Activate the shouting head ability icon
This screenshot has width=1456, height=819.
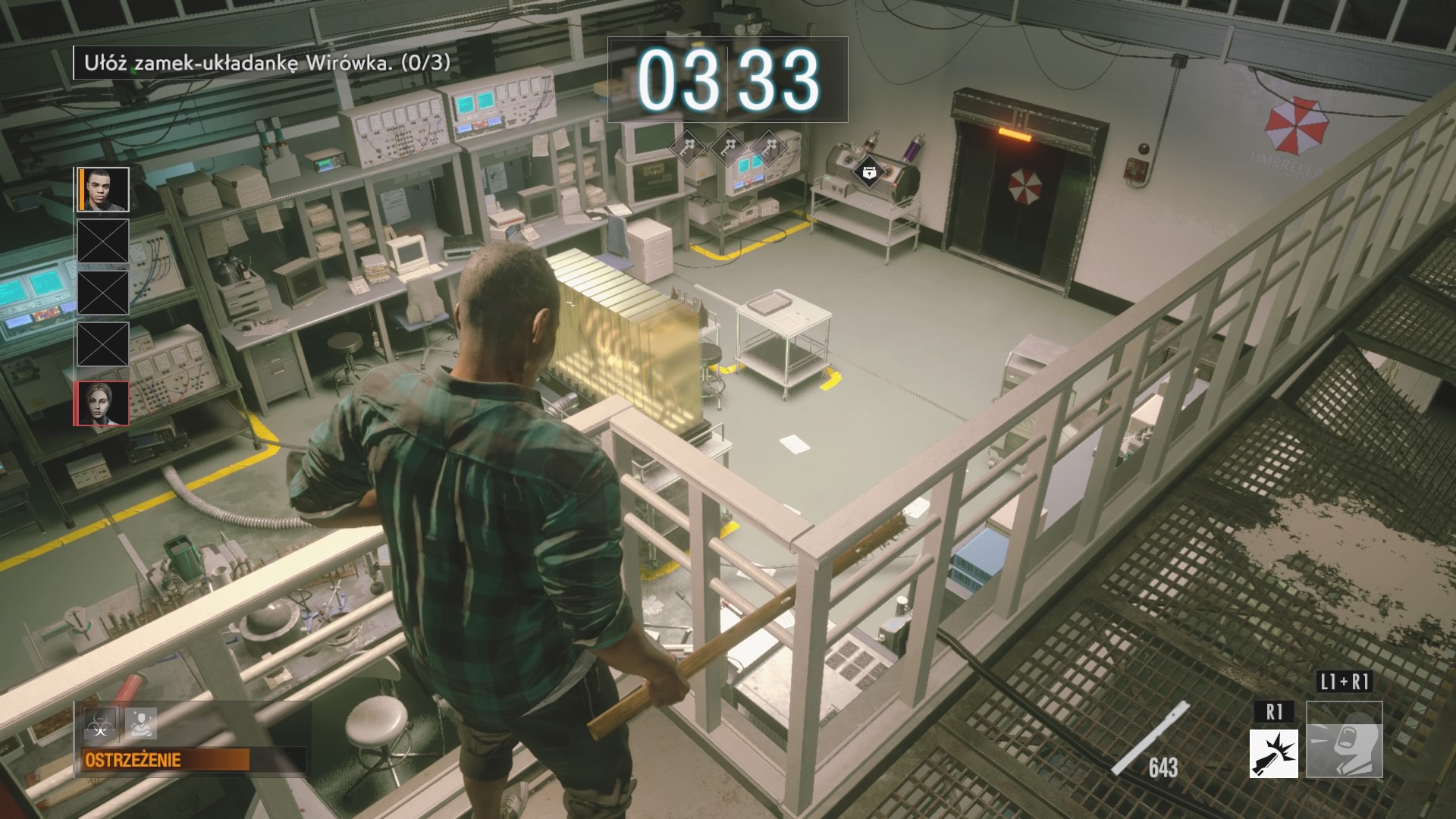(1344, 739)
